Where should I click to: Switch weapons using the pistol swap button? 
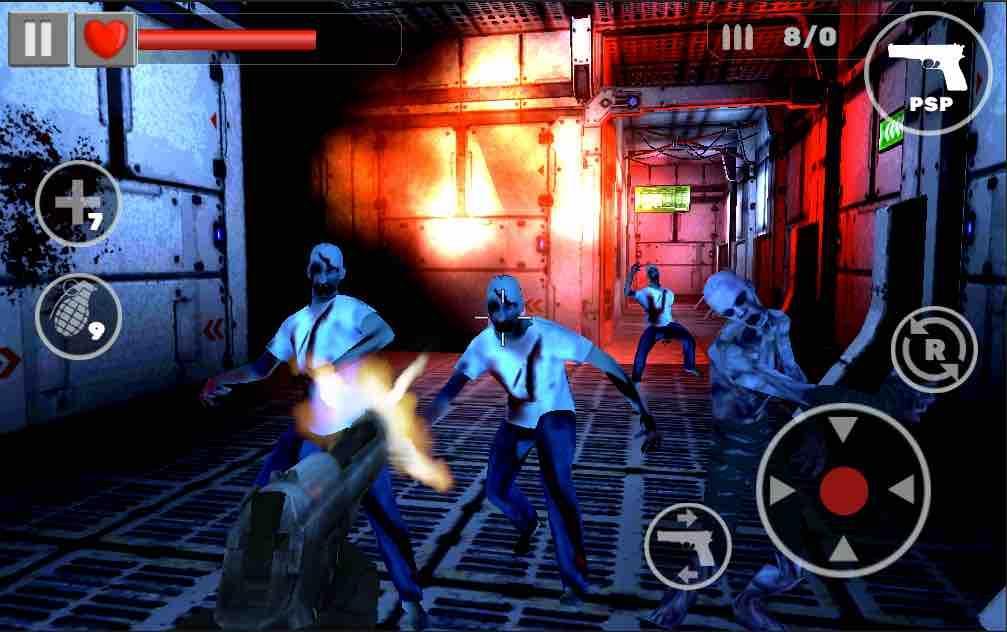(688, 545)
